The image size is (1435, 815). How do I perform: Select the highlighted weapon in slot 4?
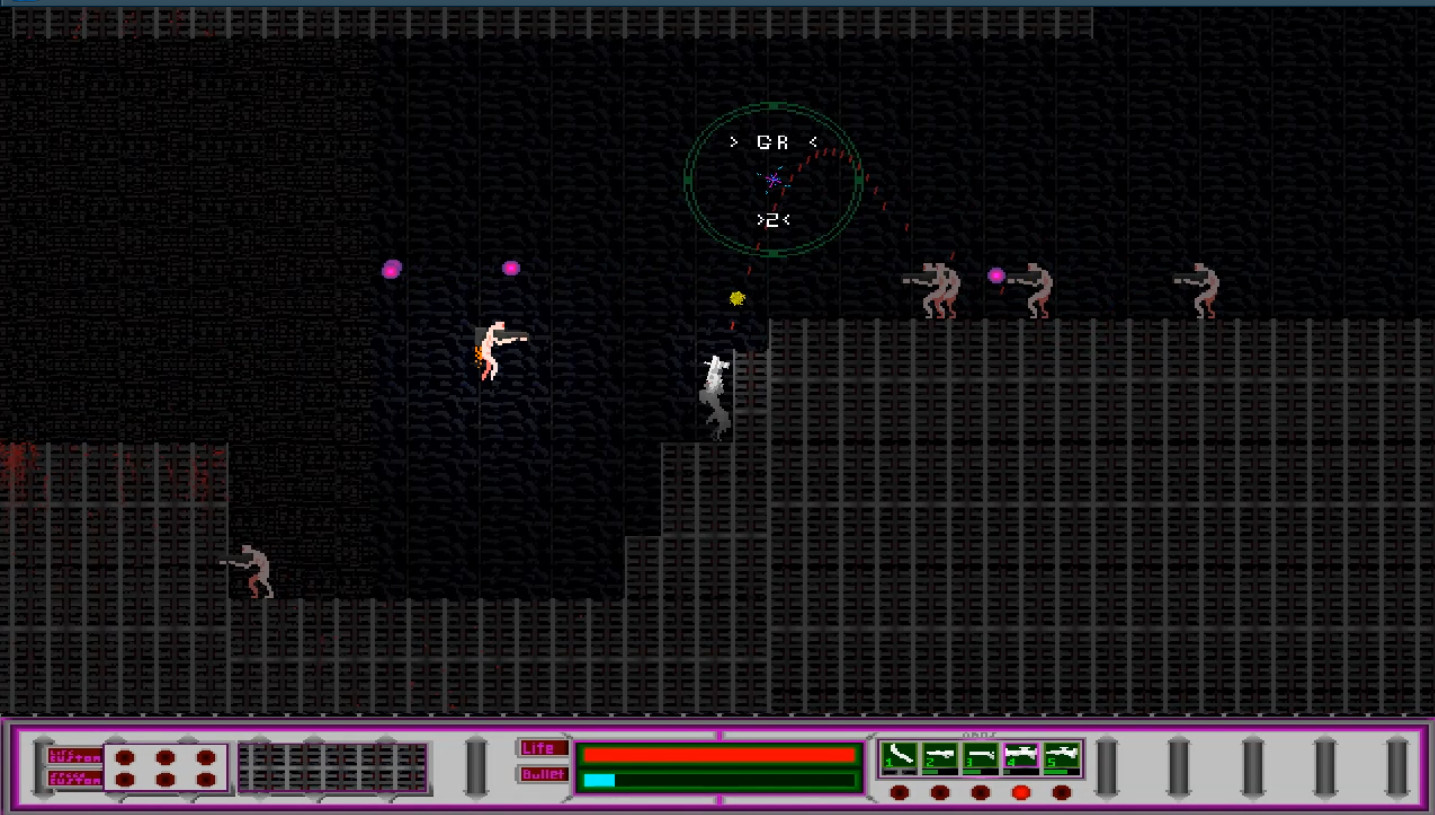pos(1019,752)
